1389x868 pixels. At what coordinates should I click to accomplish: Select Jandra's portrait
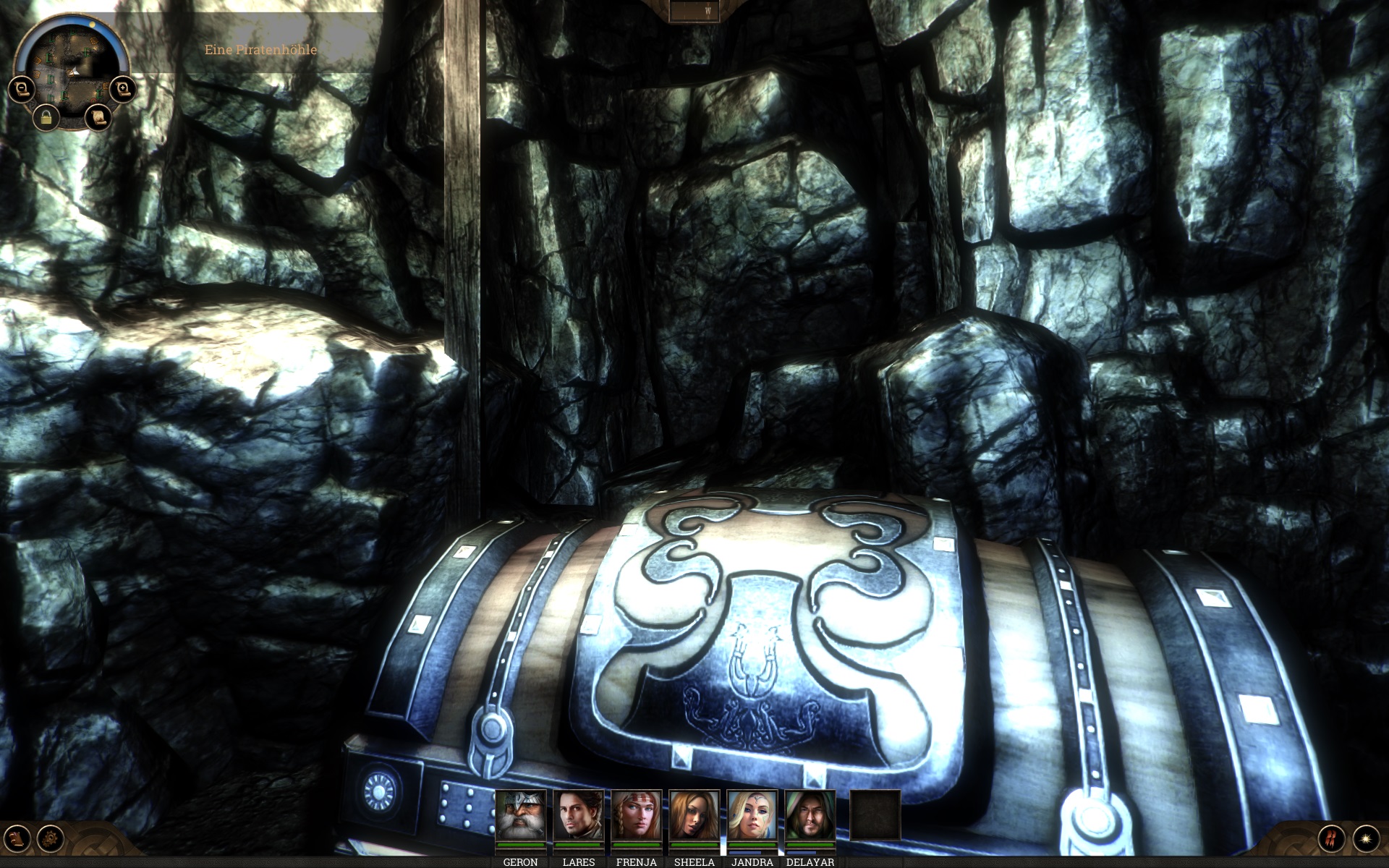pyautogui.click(x=752, y=815)
